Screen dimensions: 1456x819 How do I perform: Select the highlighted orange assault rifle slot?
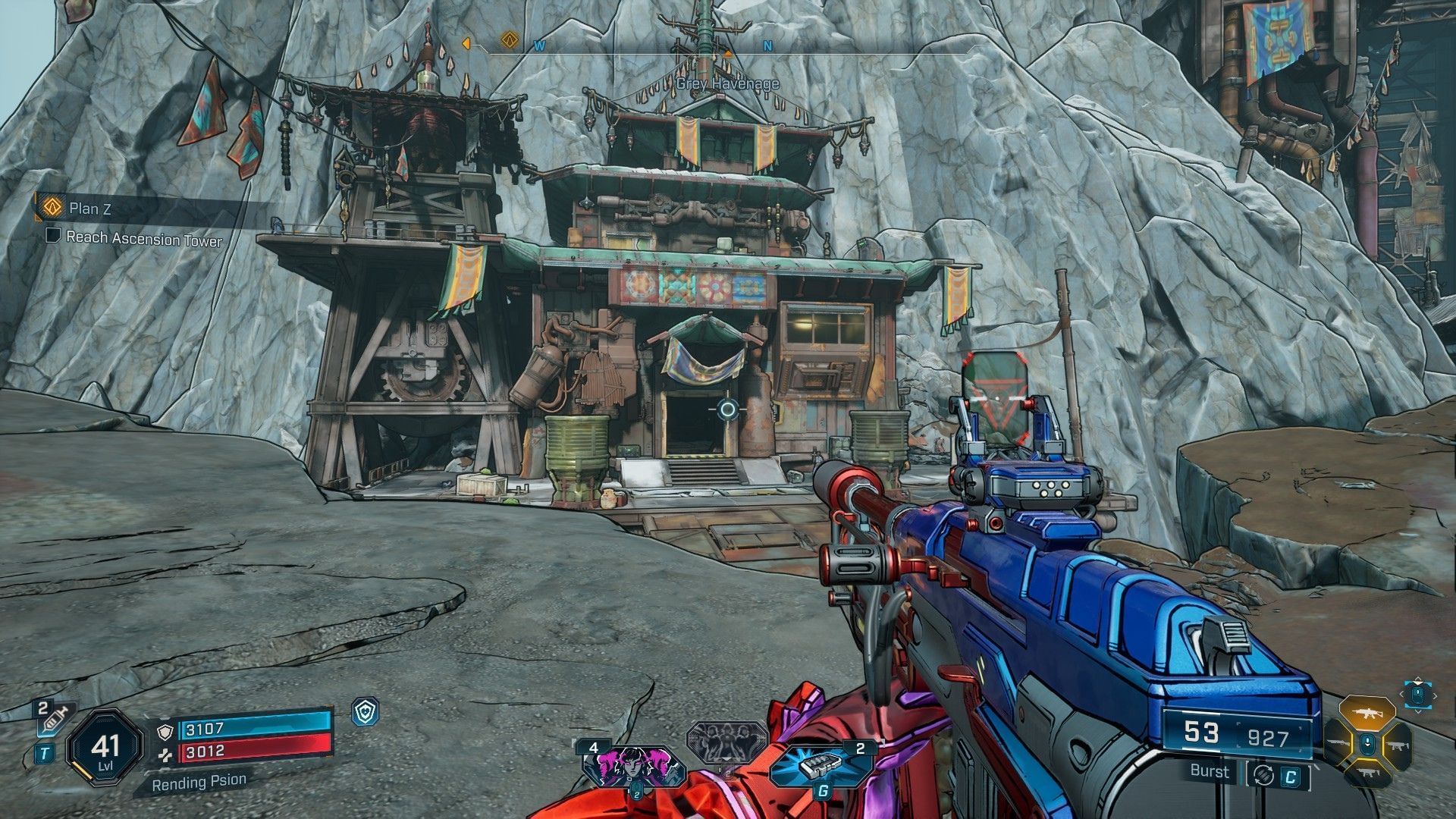click(x=1367, y=714)
